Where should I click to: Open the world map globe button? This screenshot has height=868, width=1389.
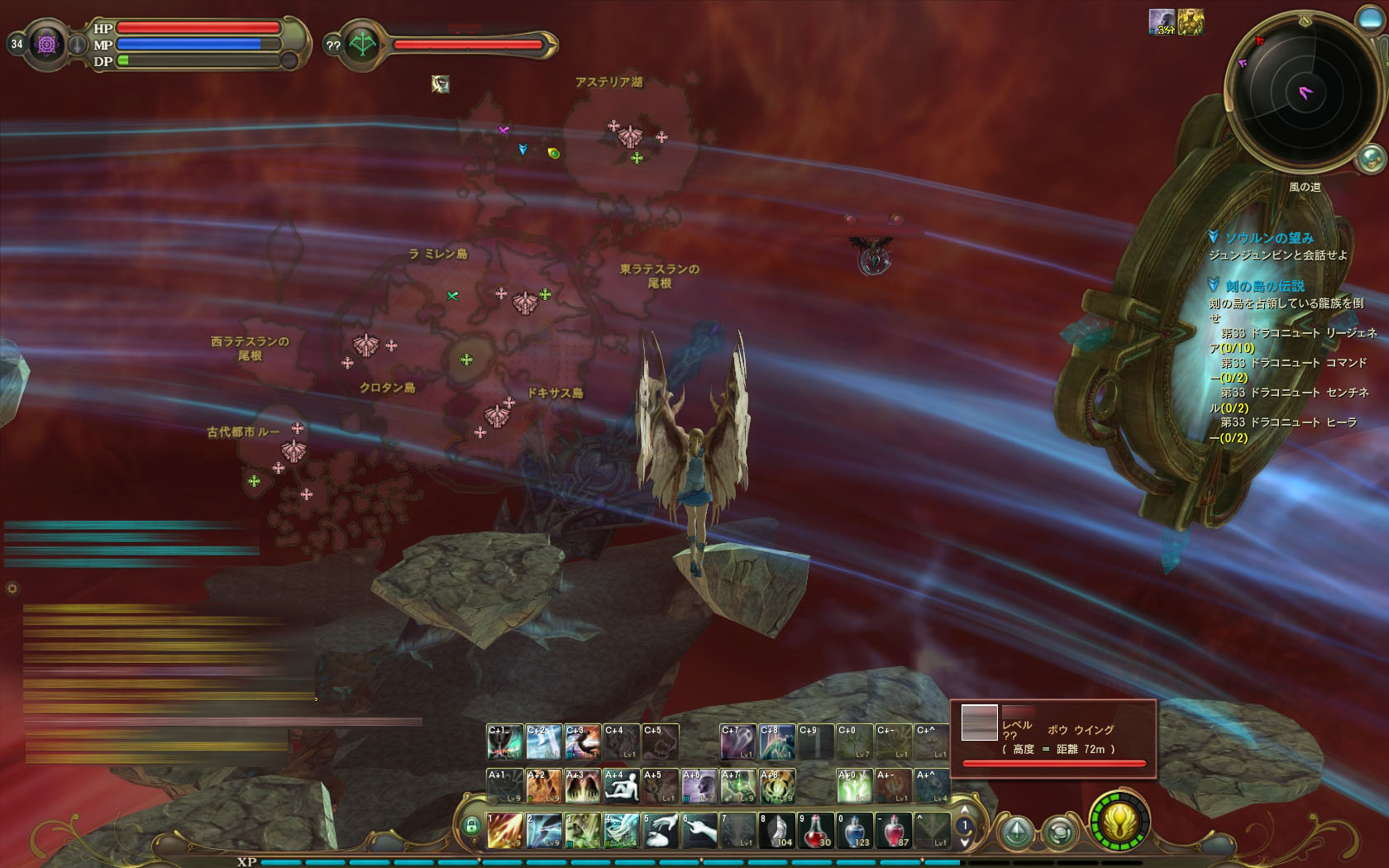tap(1371, 156)
